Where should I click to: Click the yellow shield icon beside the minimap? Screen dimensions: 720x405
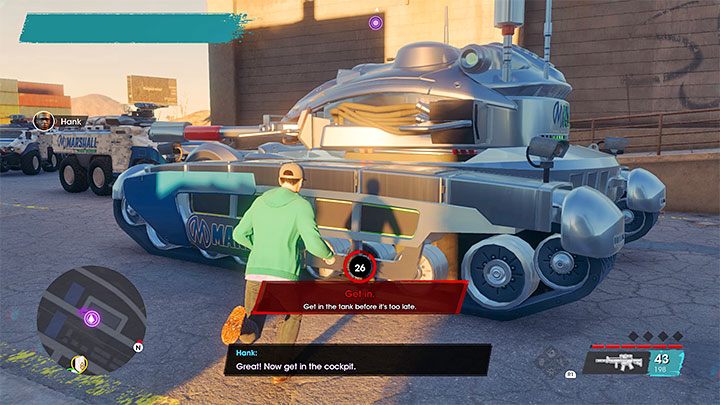pos(80,363)
